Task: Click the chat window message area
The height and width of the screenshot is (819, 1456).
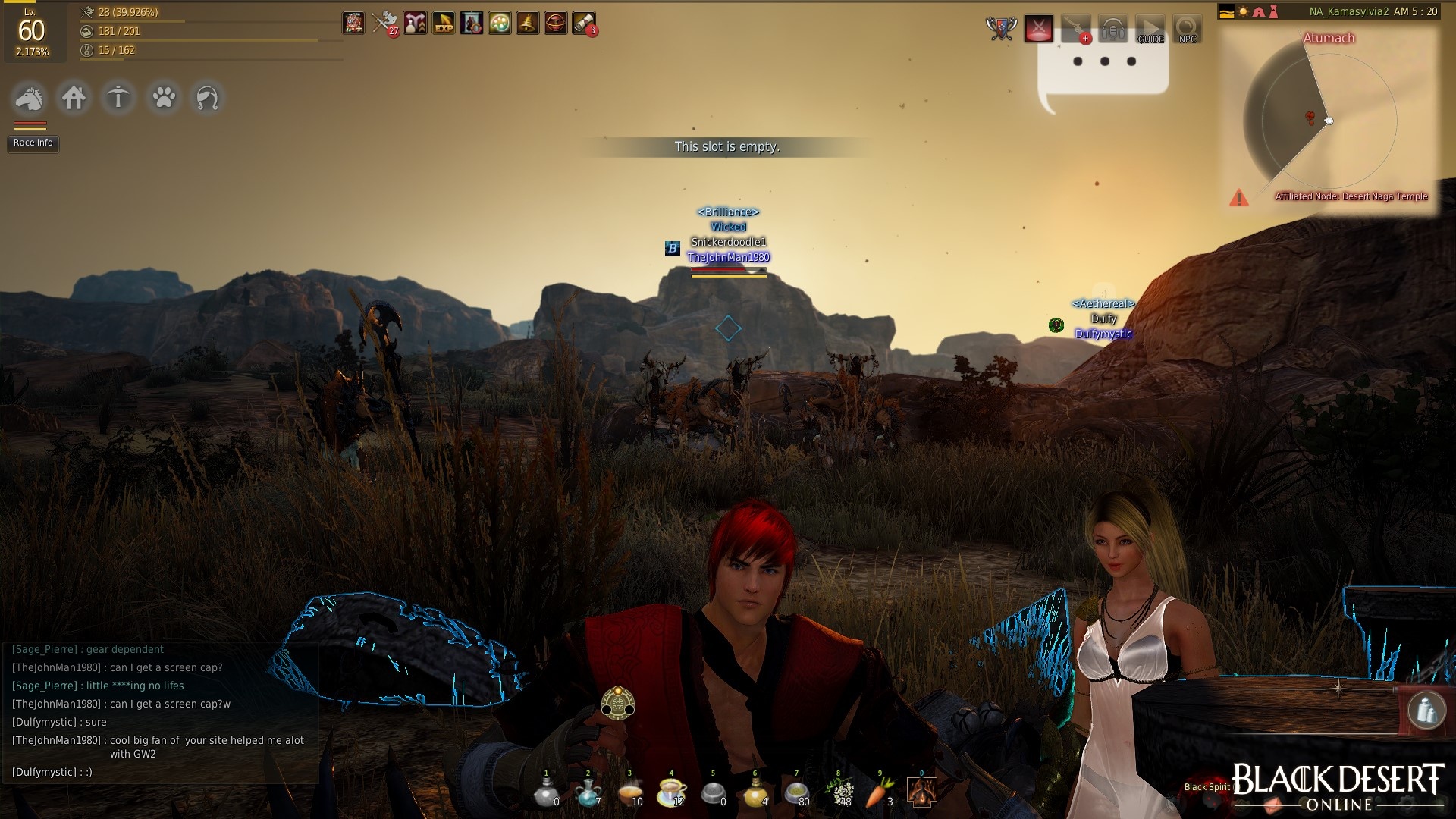Action: point(159,711)
